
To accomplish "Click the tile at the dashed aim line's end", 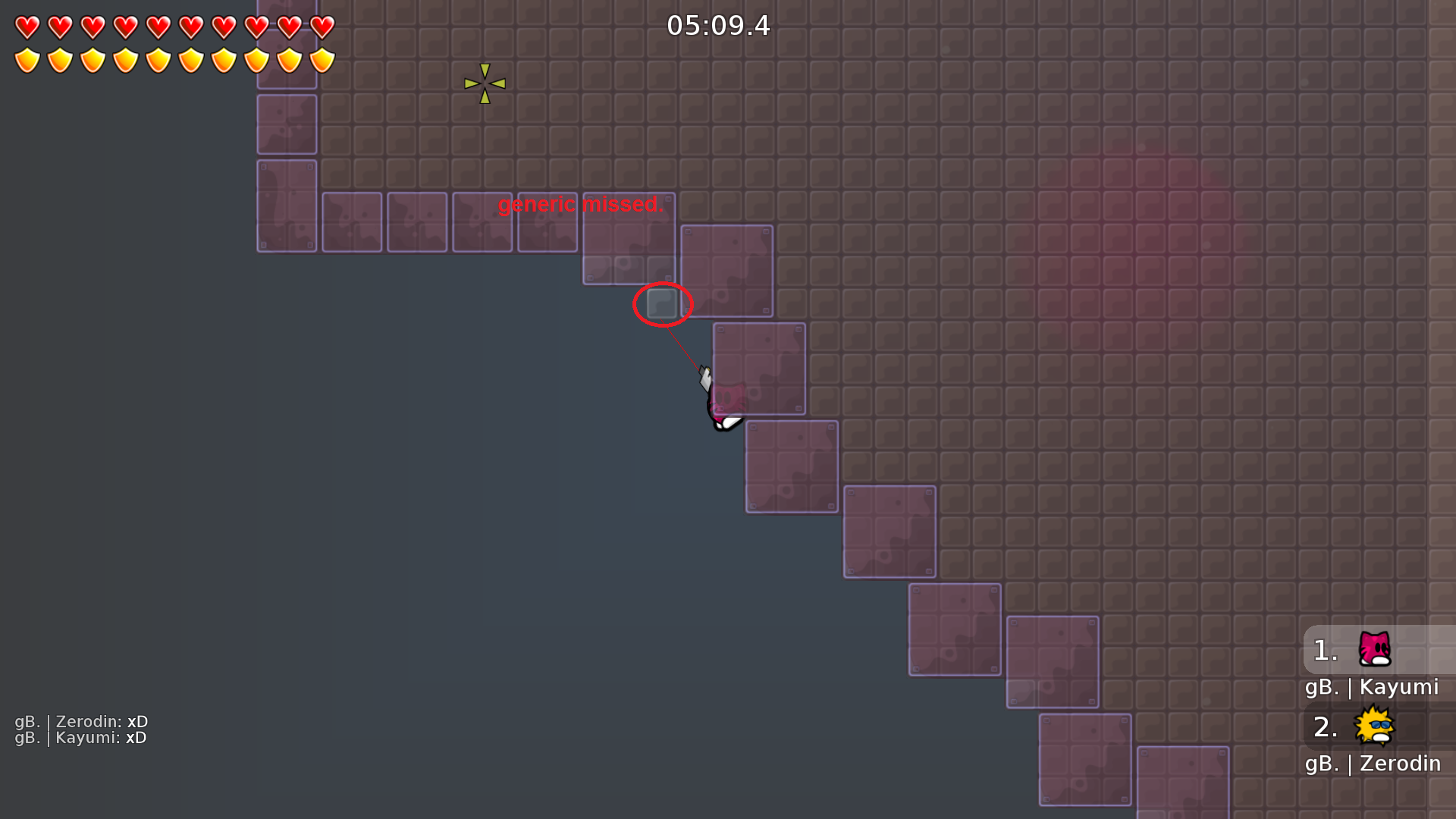I will pyautogui.click(x=661, y=305).
